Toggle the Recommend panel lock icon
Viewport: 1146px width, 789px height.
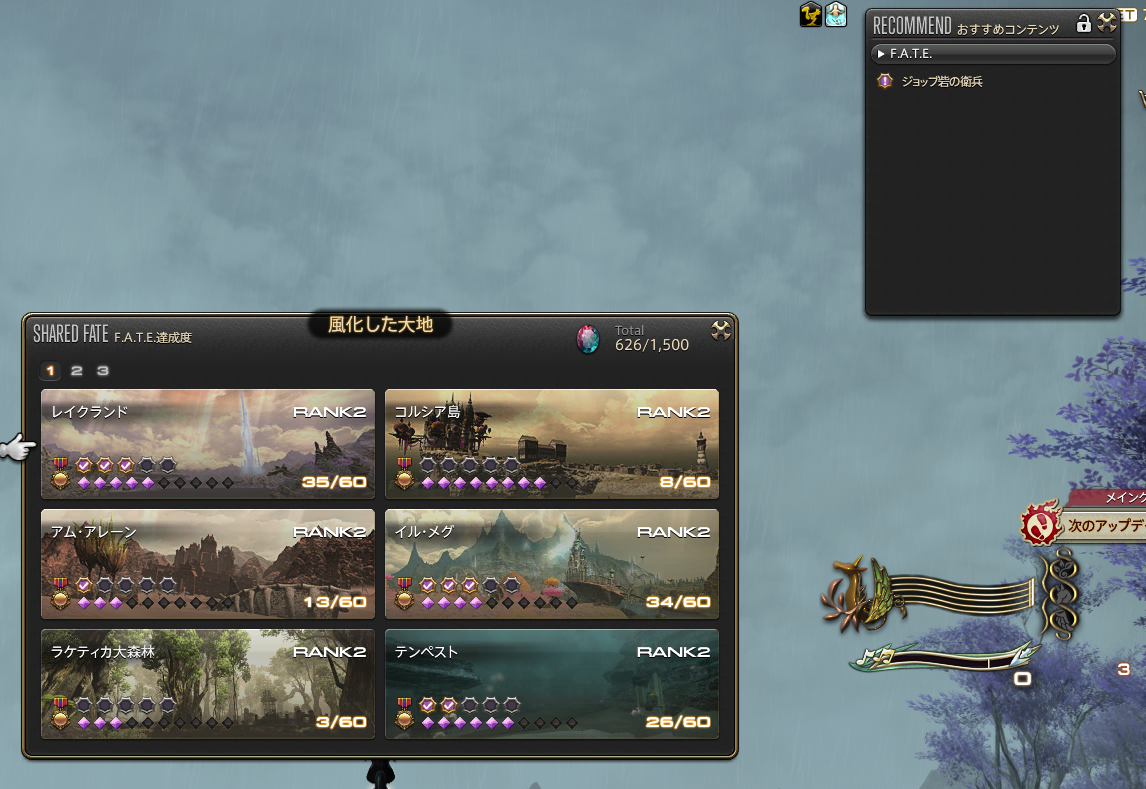[x=1083, y=23]
